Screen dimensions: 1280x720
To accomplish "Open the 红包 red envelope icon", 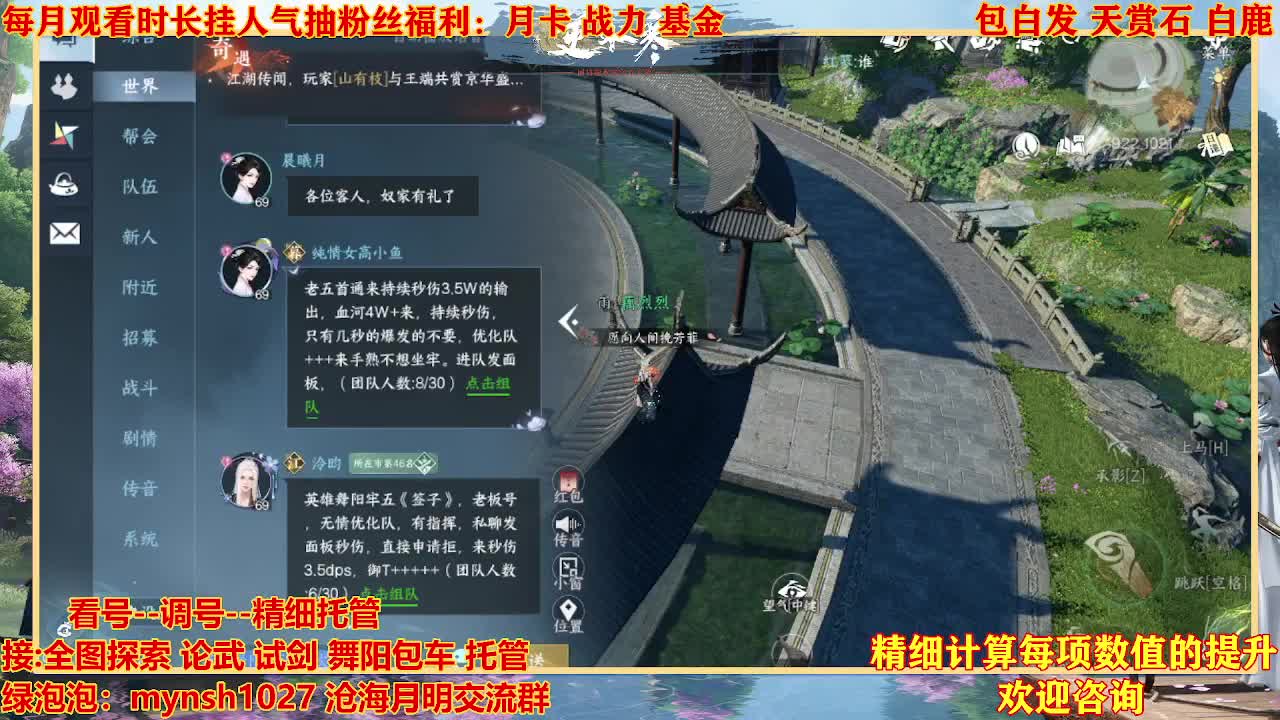I will click(x=570, y=479).
